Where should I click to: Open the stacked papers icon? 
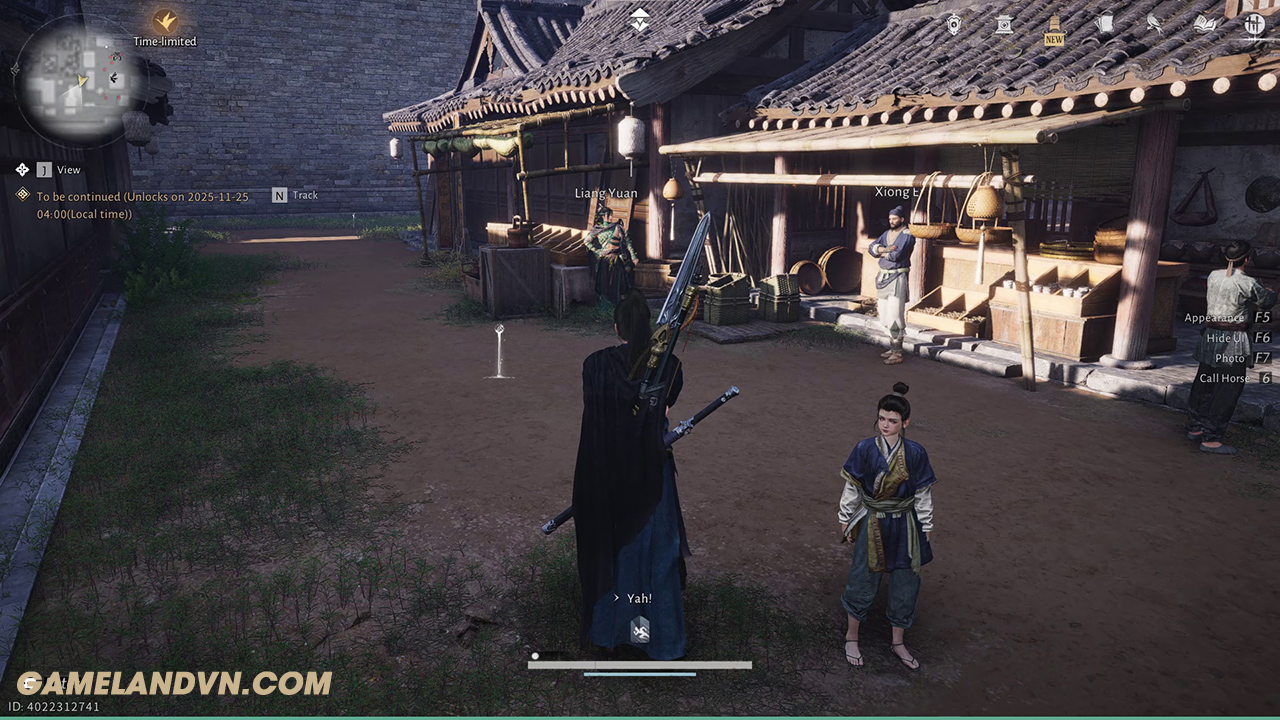click(x=1104, y=25)
